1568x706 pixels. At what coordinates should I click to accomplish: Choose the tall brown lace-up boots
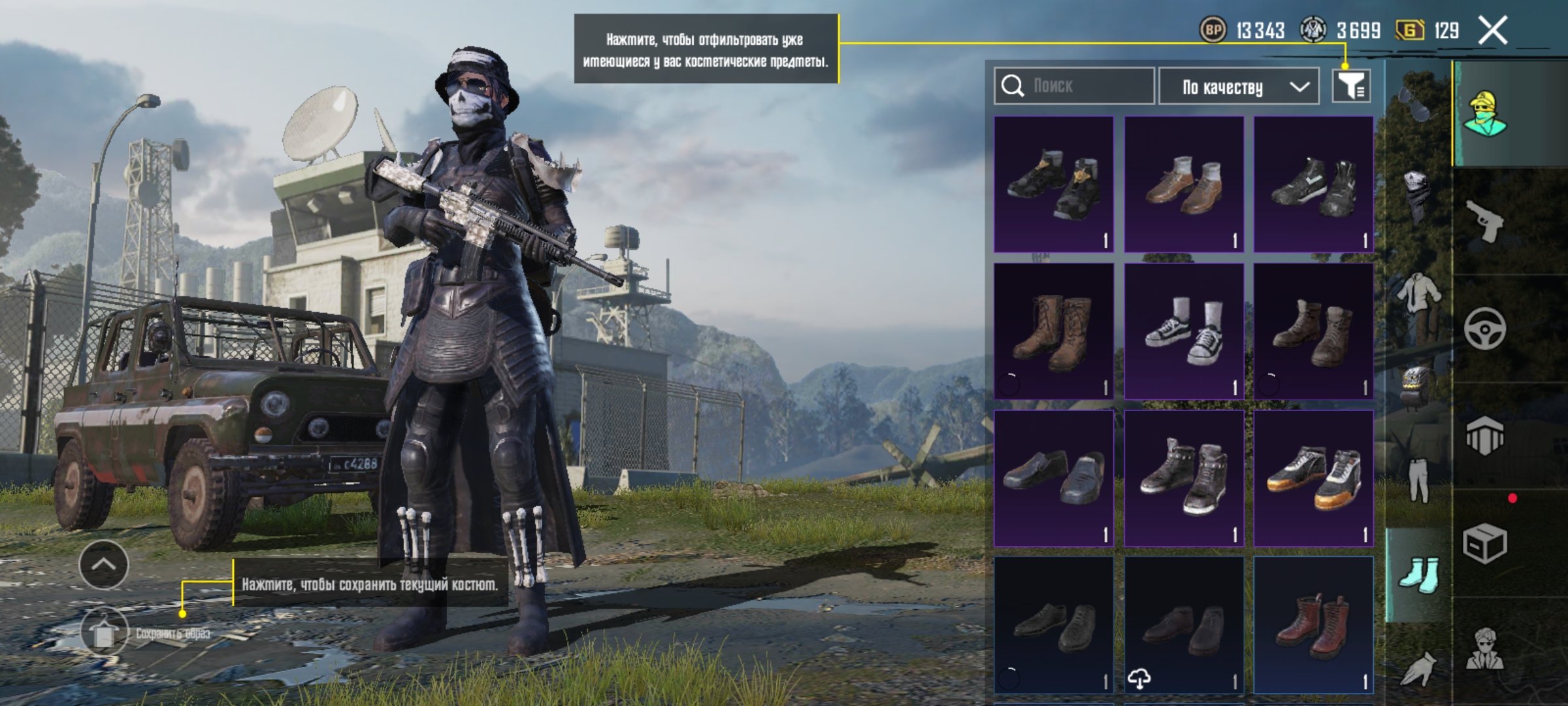[x=1053, y=331]
